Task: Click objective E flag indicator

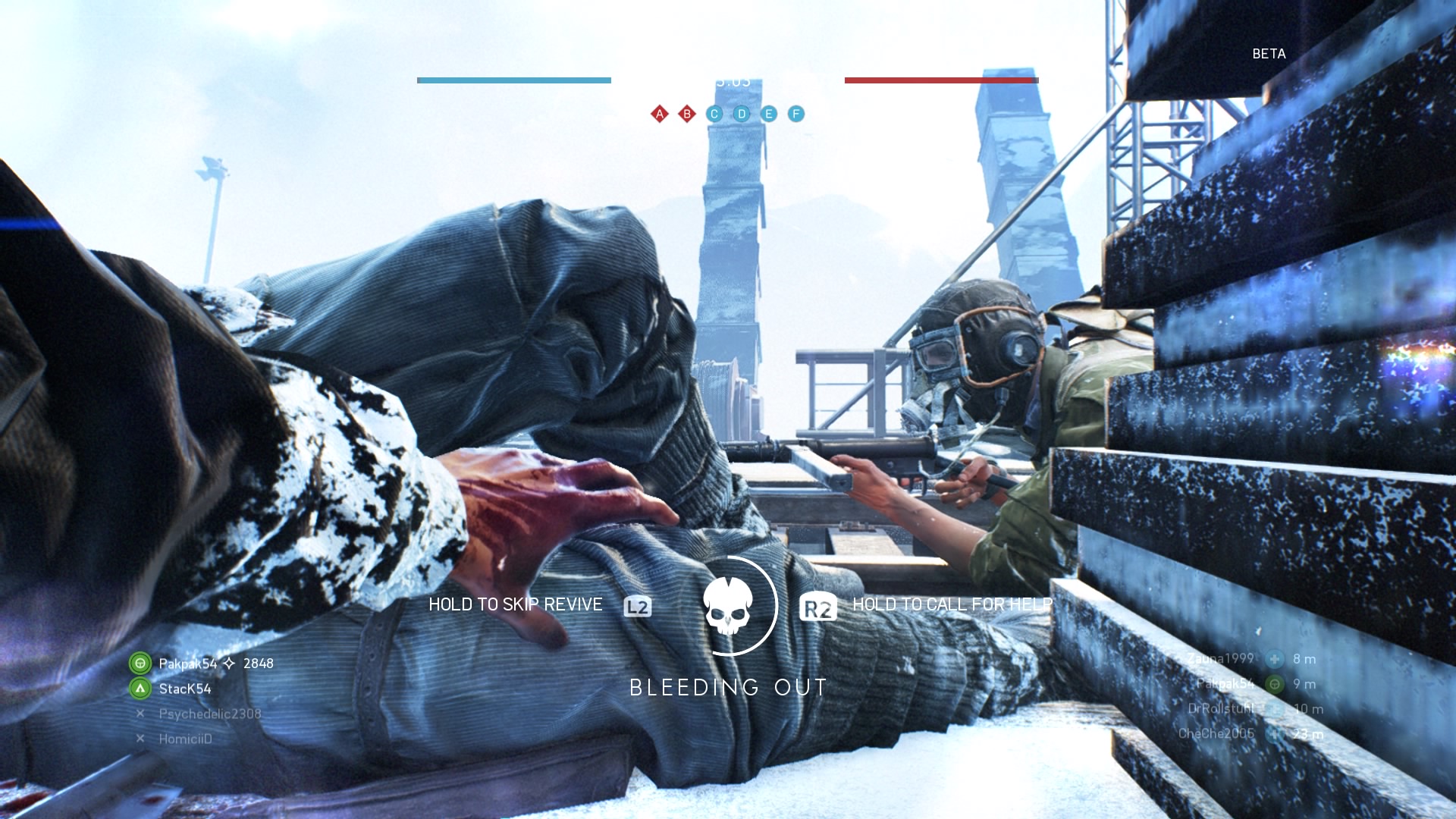Action: (769, 114)
